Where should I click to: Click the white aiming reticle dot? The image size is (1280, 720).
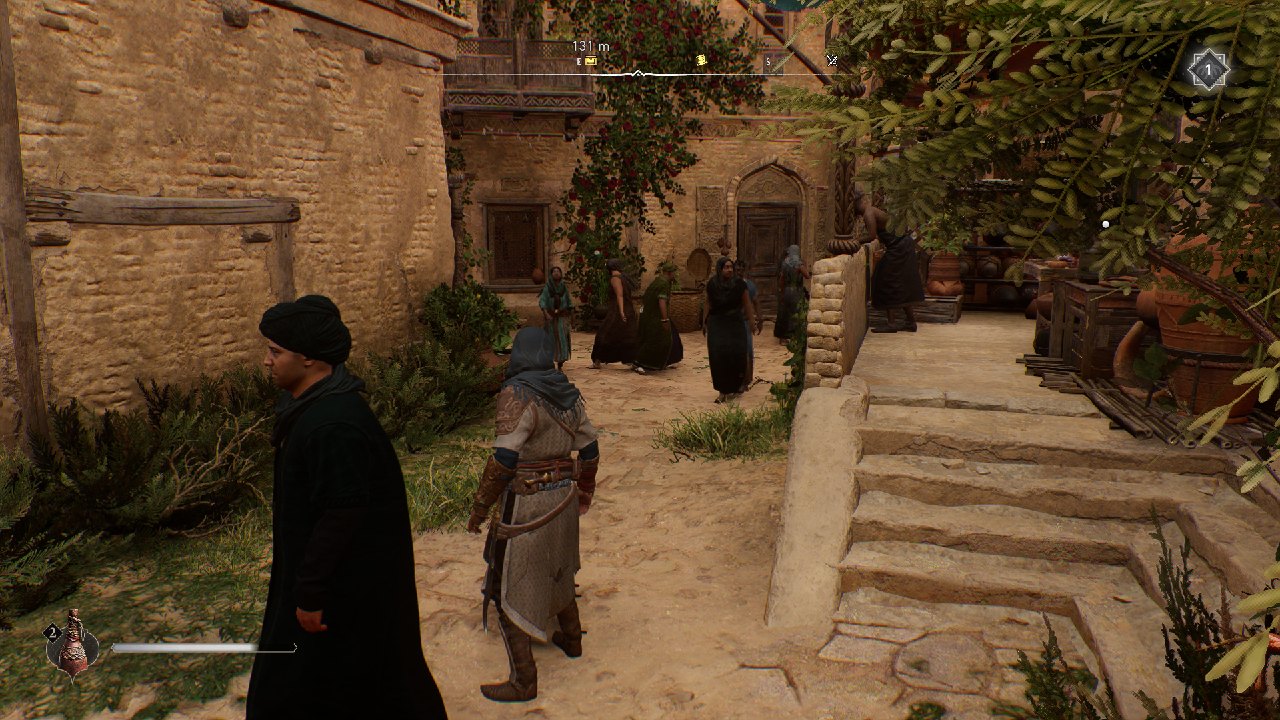click(x=1104, y=225)
